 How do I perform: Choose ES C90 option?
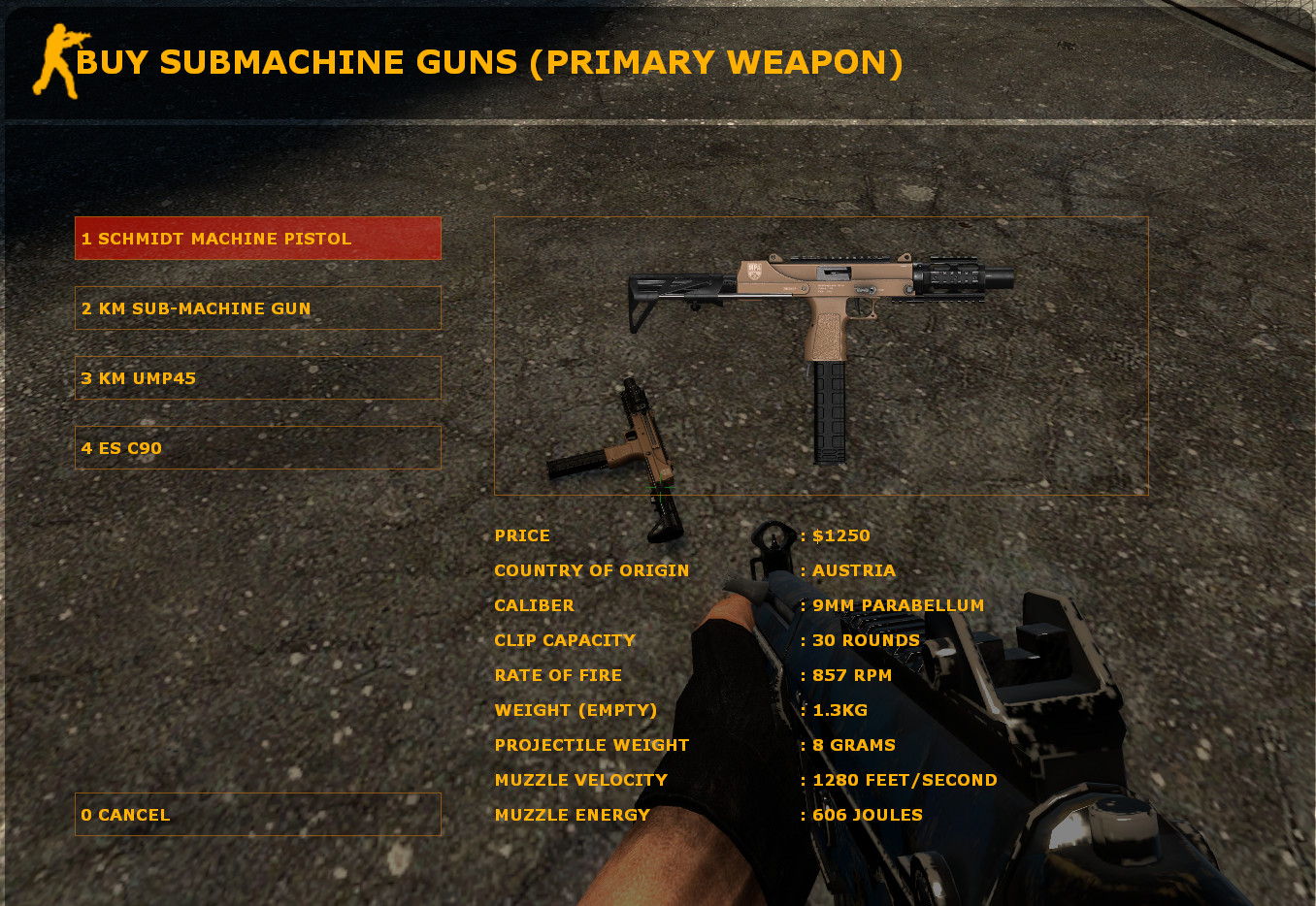(x=257, y=447)
